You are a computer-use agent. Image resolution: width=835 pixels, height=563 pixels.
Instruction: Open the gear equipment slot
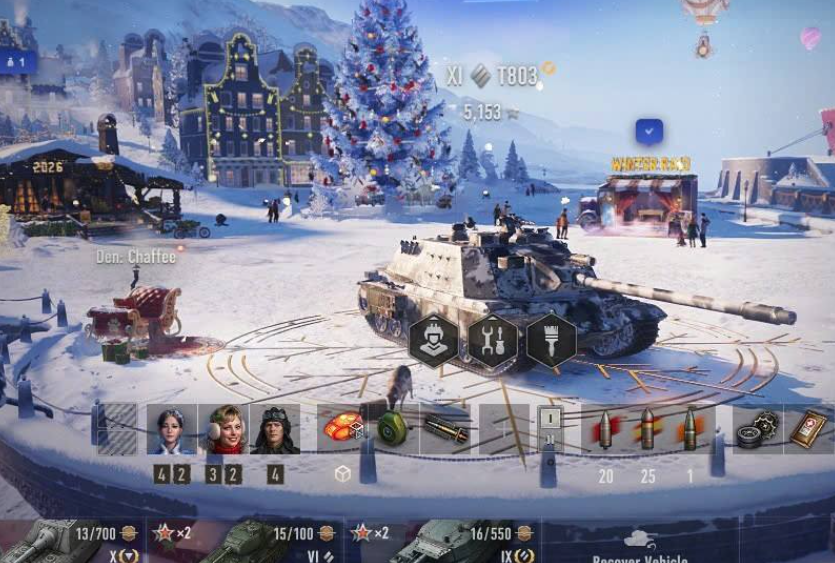[758, 429]
